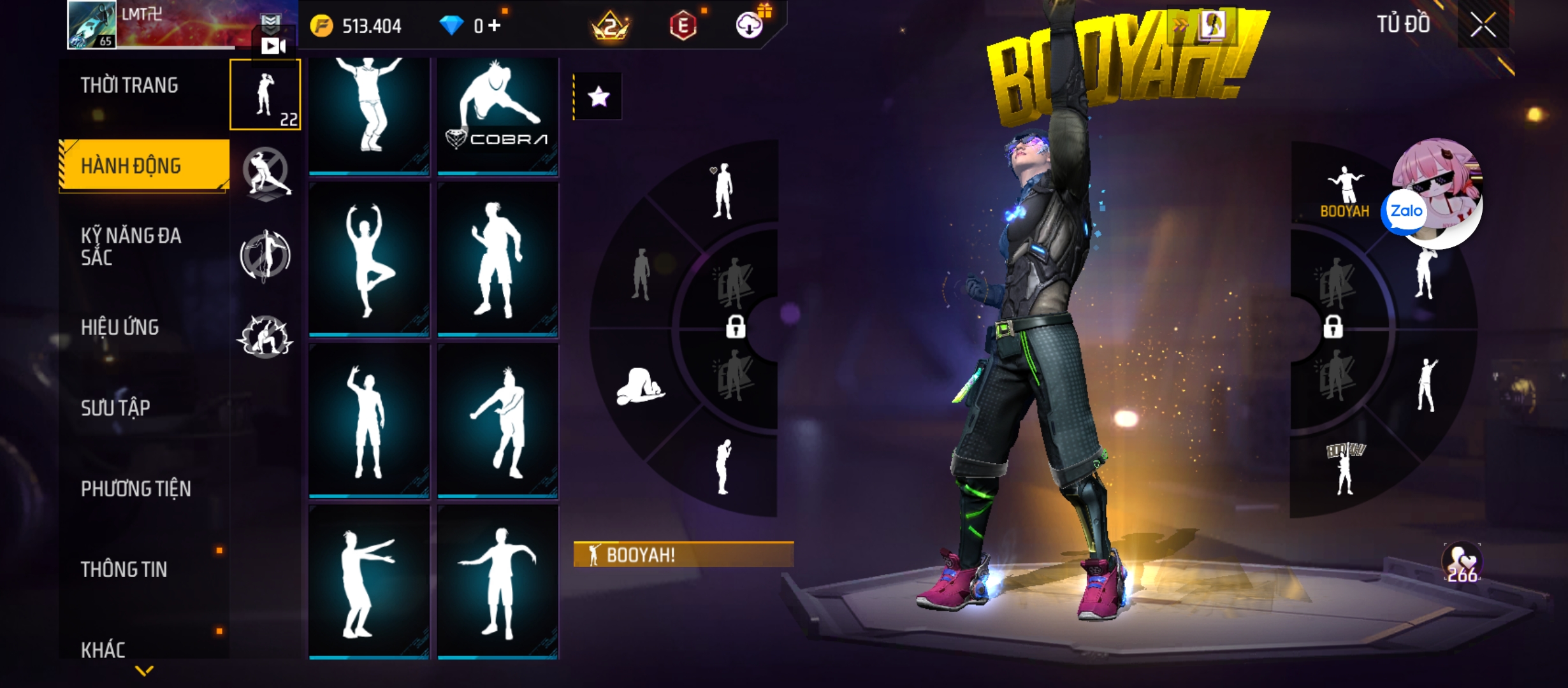The height and width of the screenshot is (688, 1568).
Task: Open the Hiệu Ứng section
Action: coord(120,327)
